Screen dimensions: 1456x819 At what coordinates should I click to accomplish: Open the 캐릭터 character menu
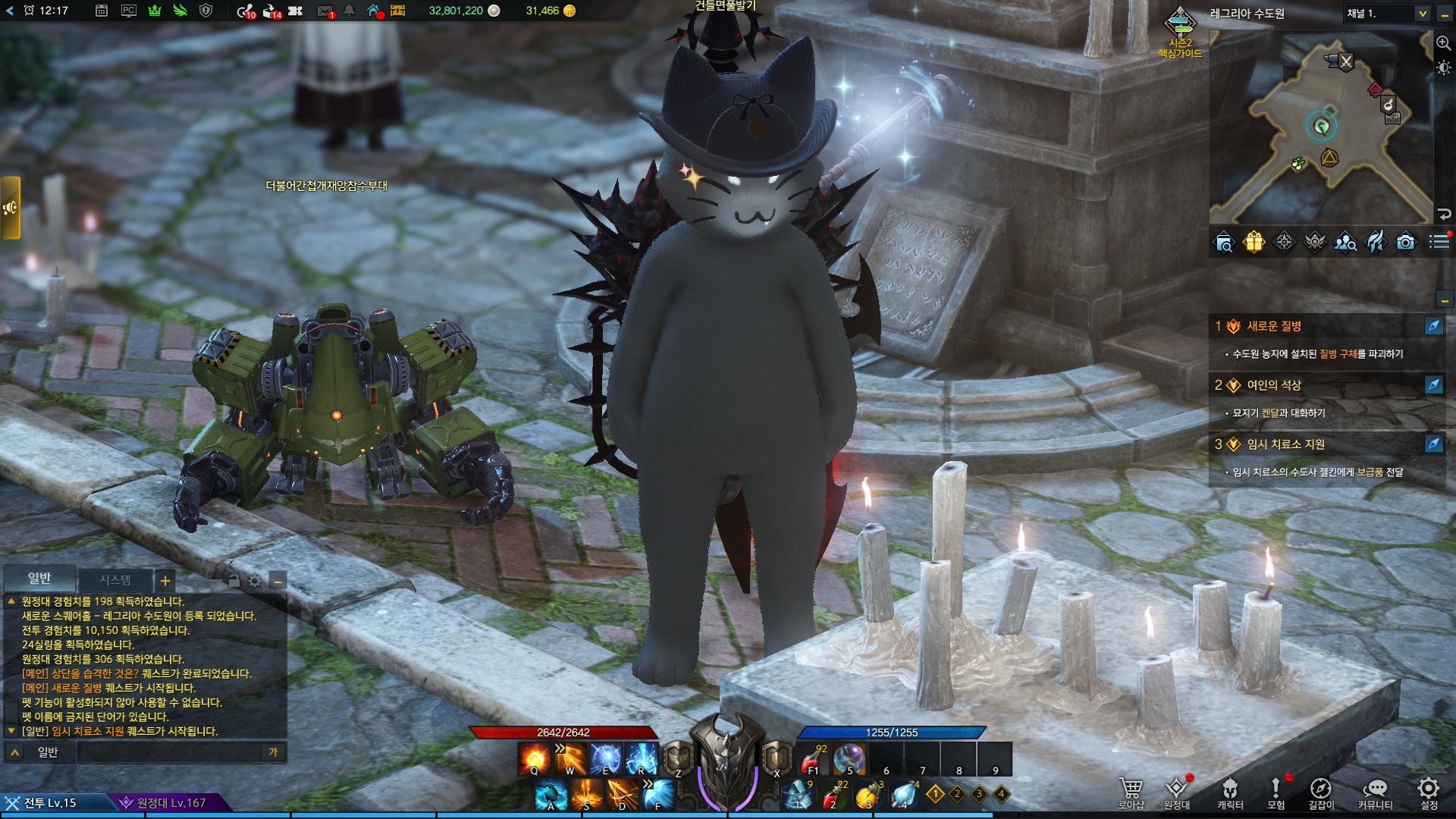coord(1230,792)
